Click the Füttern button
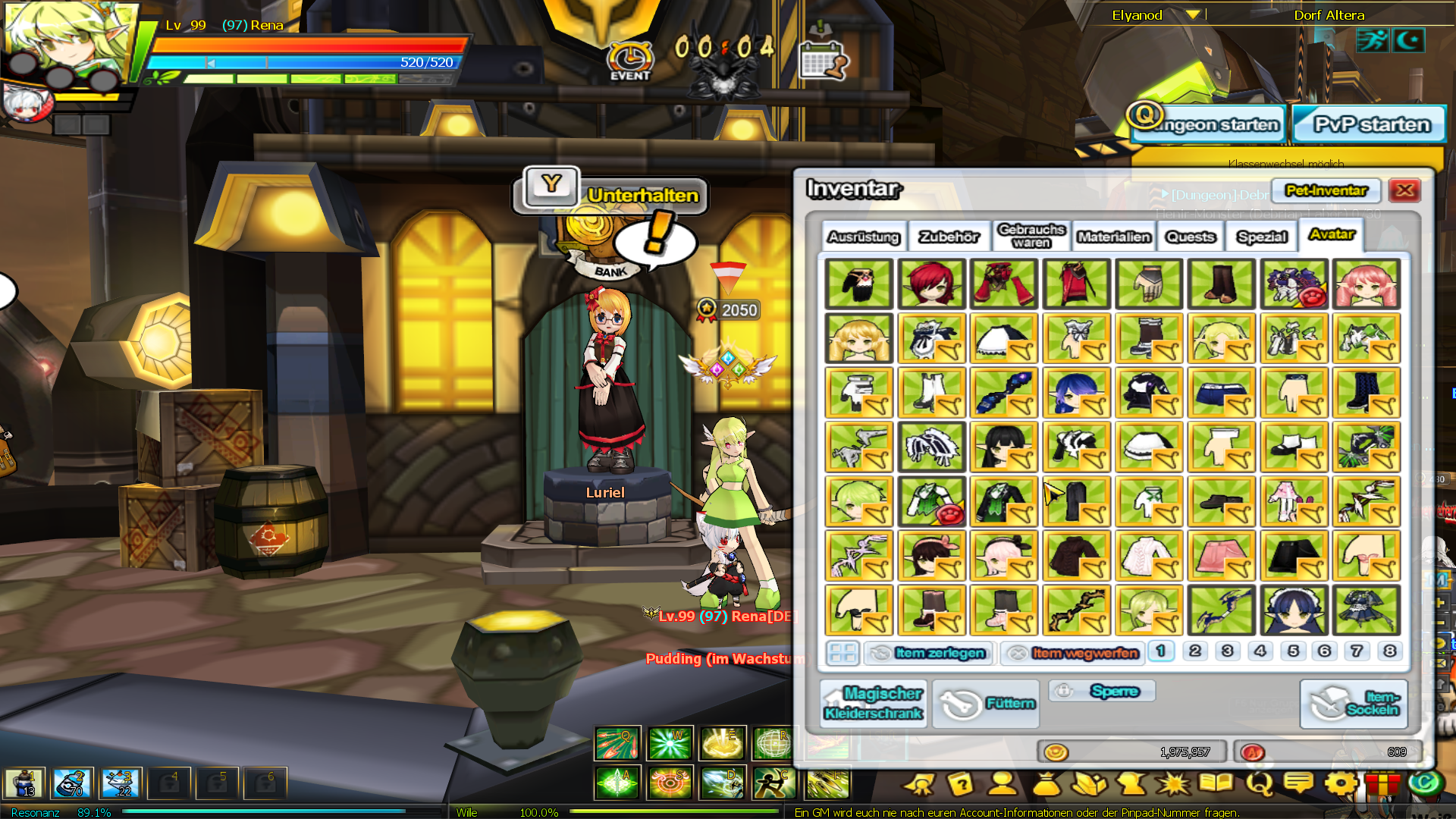1456x819 pixels. [x=987, y=704]
